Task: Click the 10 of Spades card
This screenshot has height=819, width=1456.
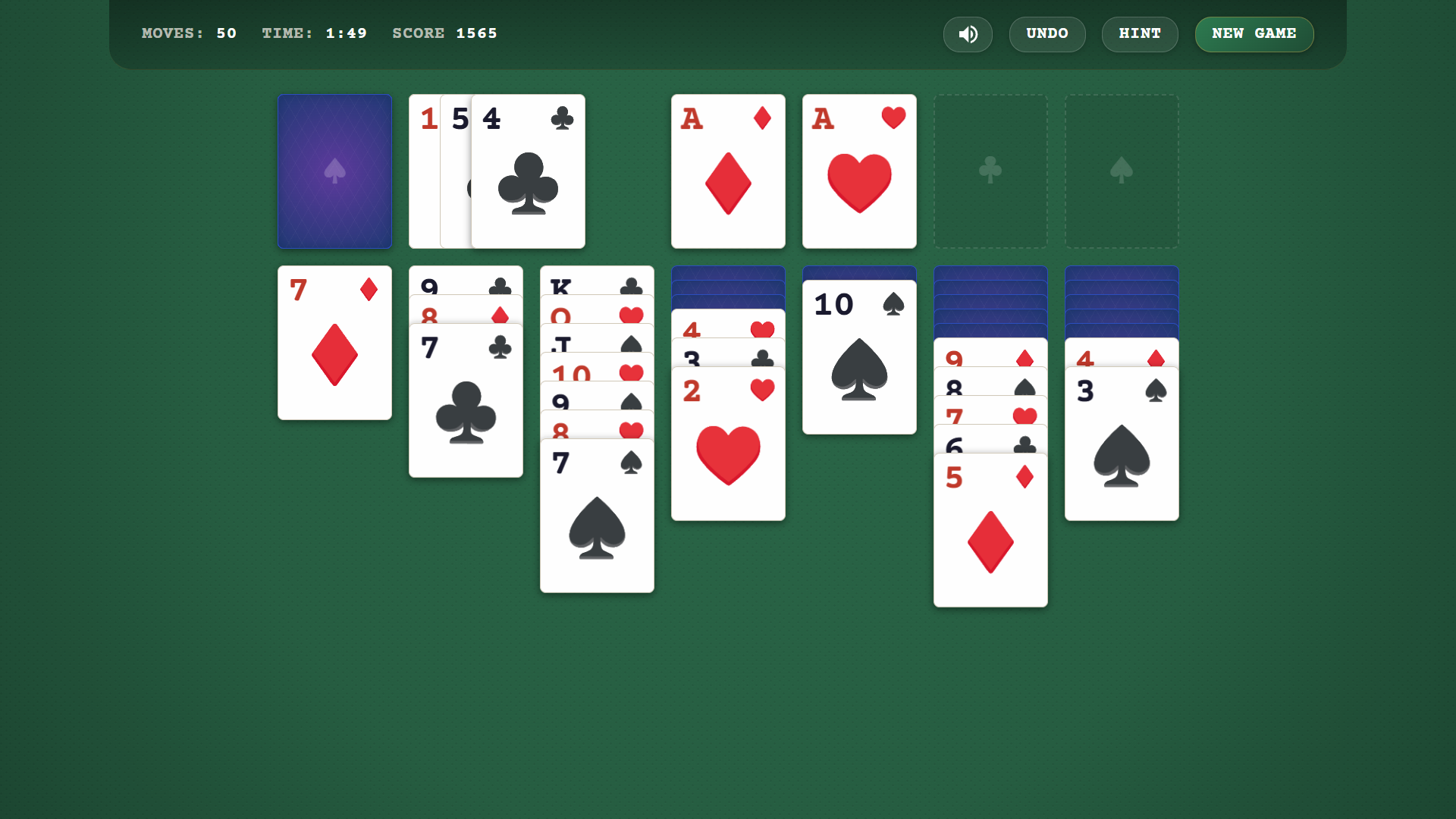Action: [x=858, y=355]
